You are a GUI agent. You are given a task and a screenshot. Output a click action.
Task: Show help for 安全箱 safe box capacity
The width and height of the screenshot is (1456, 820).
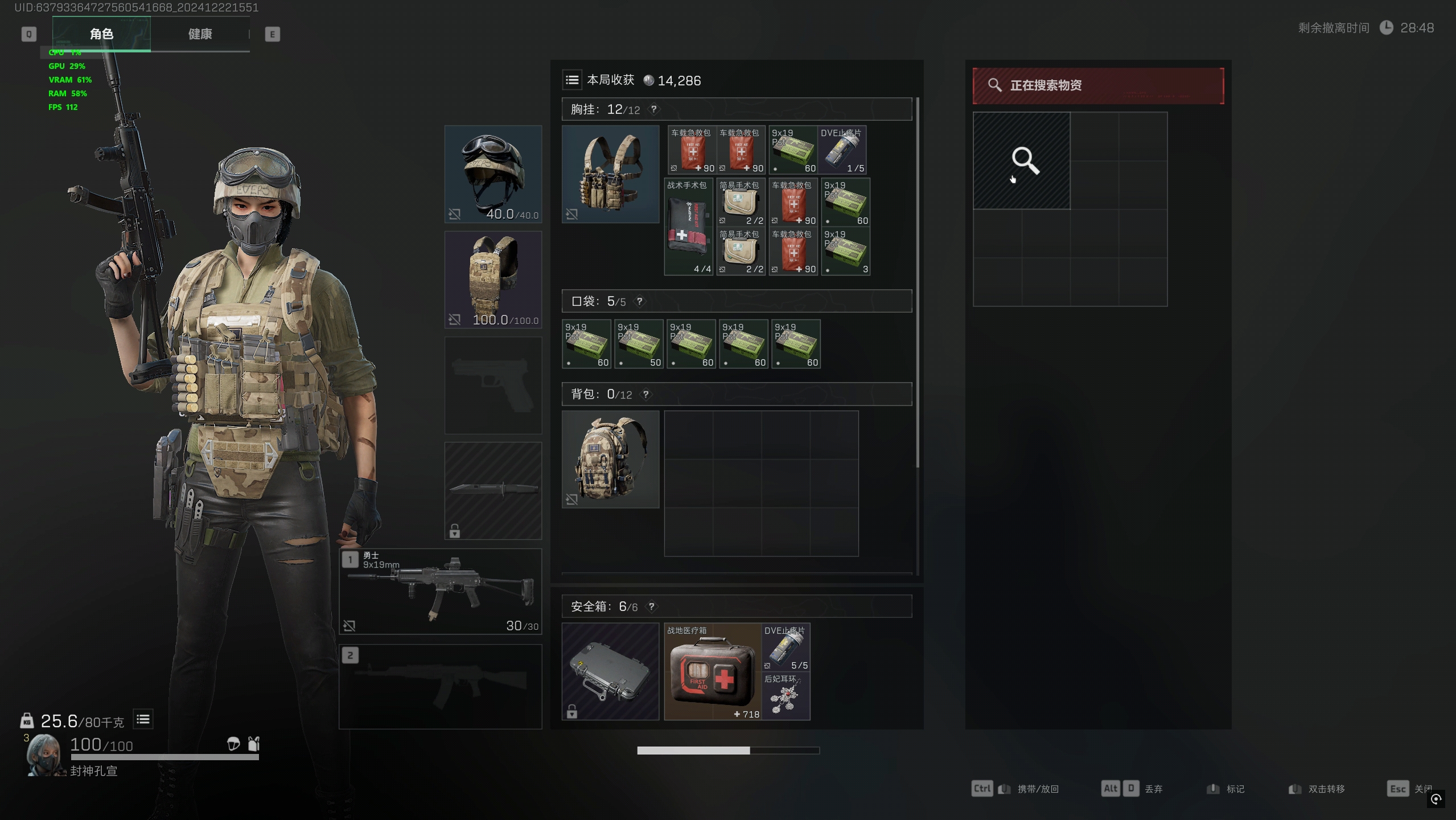coord(652,607)
